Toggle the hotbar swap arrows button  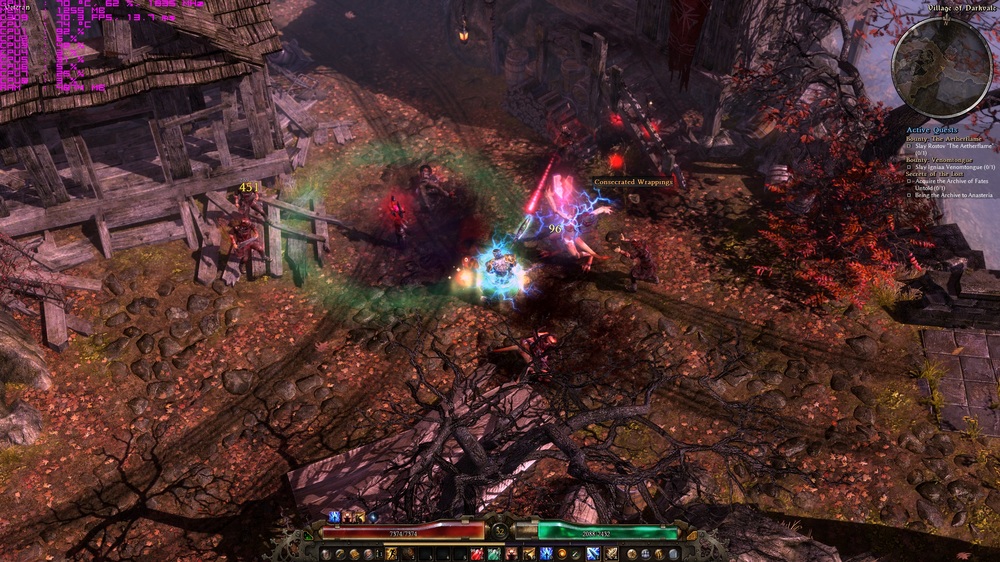click(x=379, y=554)
